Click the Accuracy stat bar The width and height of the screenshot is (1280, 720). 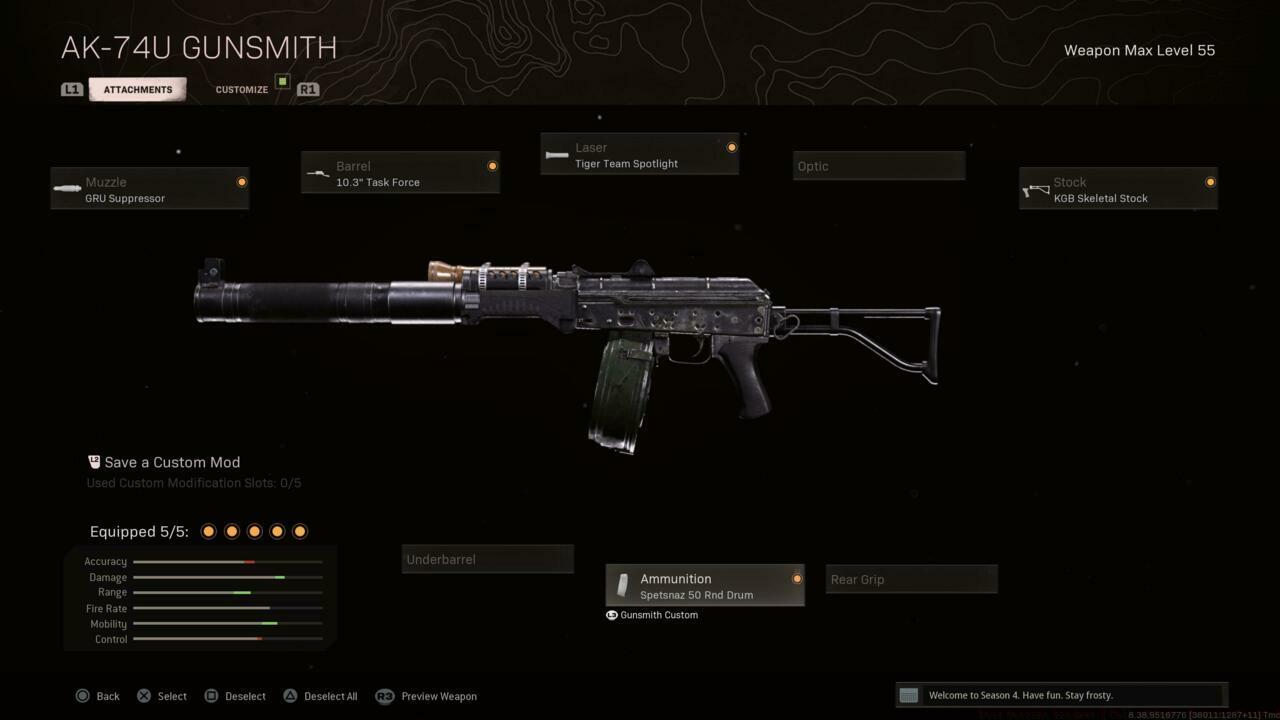(226, 561)
